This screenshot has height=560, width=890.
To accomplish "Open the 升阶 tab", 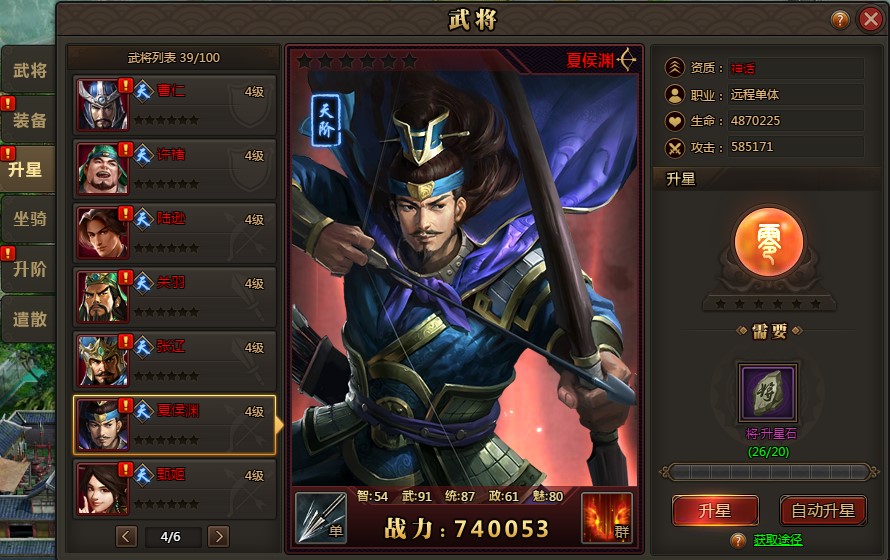I will click(29, 269).
